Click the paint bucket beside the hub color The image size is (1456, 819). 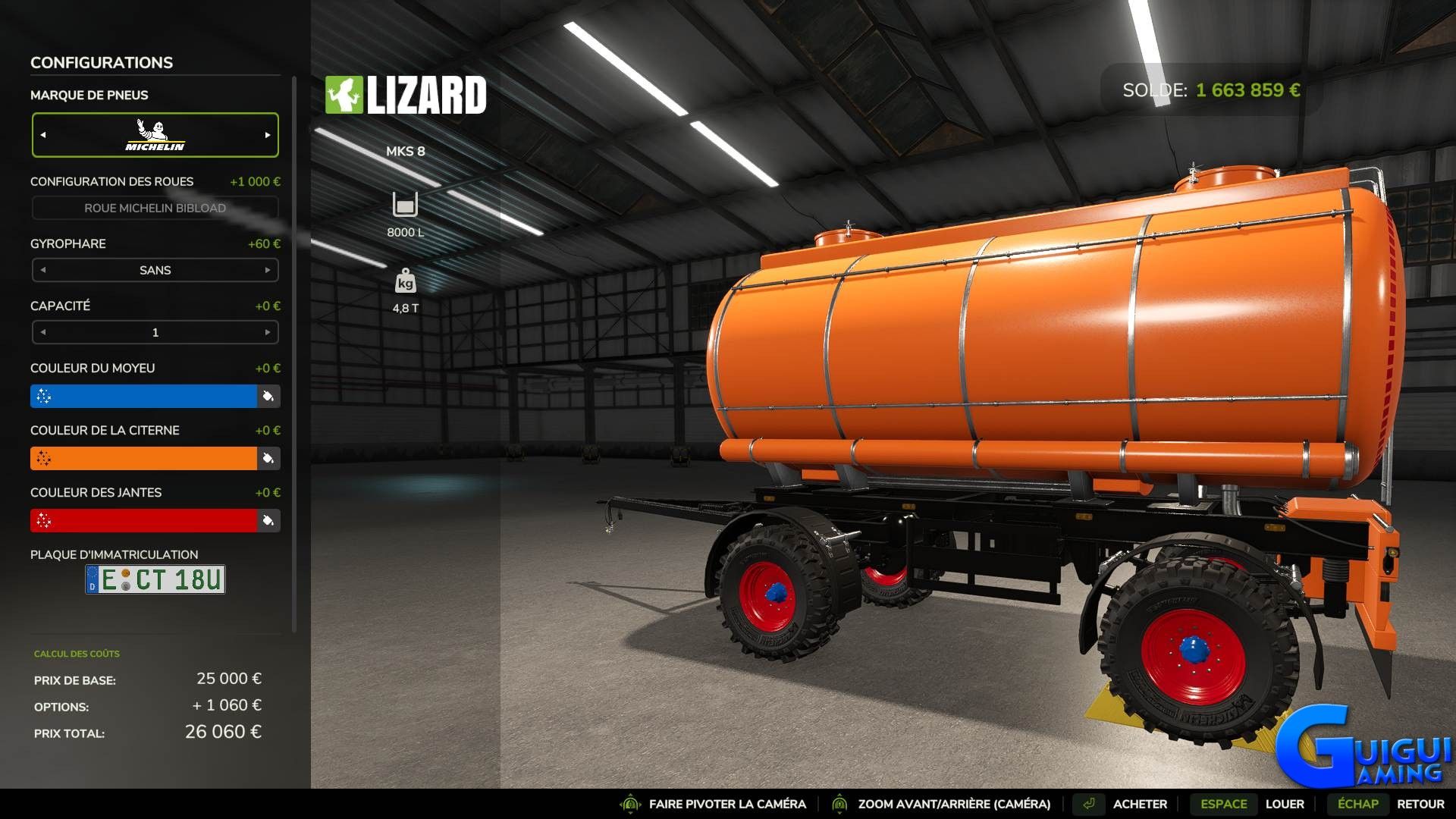[268, 396]
